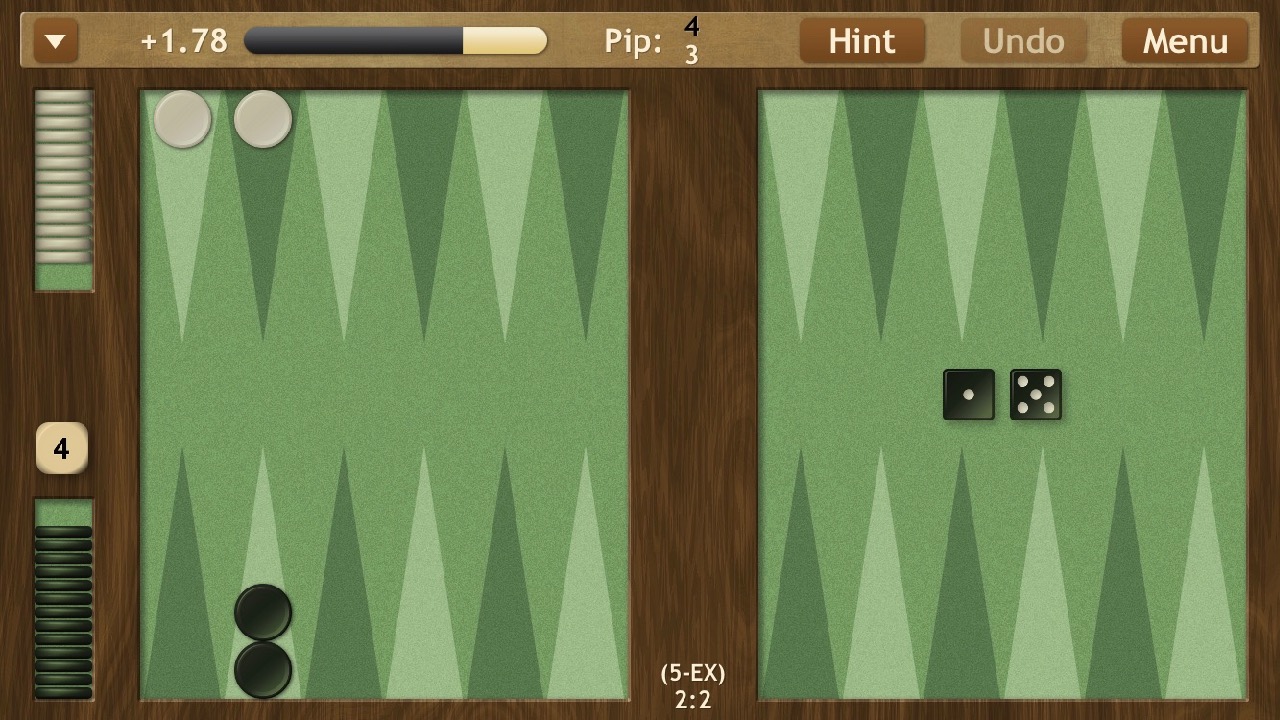Click the die showing five

pyautogui.click(x=1036, y=395)
